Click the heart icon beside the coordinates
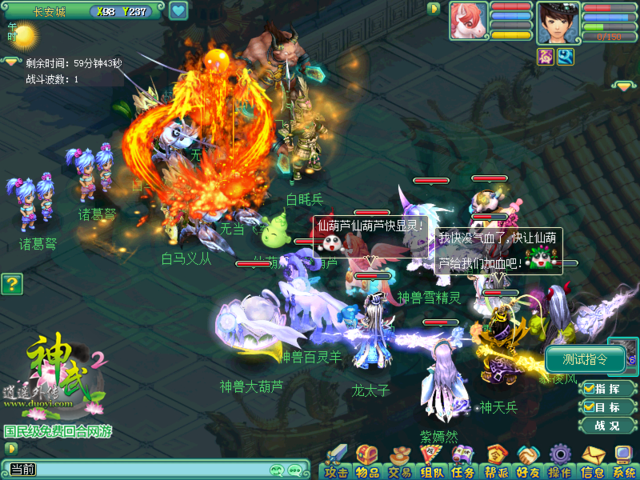Screen dimensions: 640x480 point(178,11)
